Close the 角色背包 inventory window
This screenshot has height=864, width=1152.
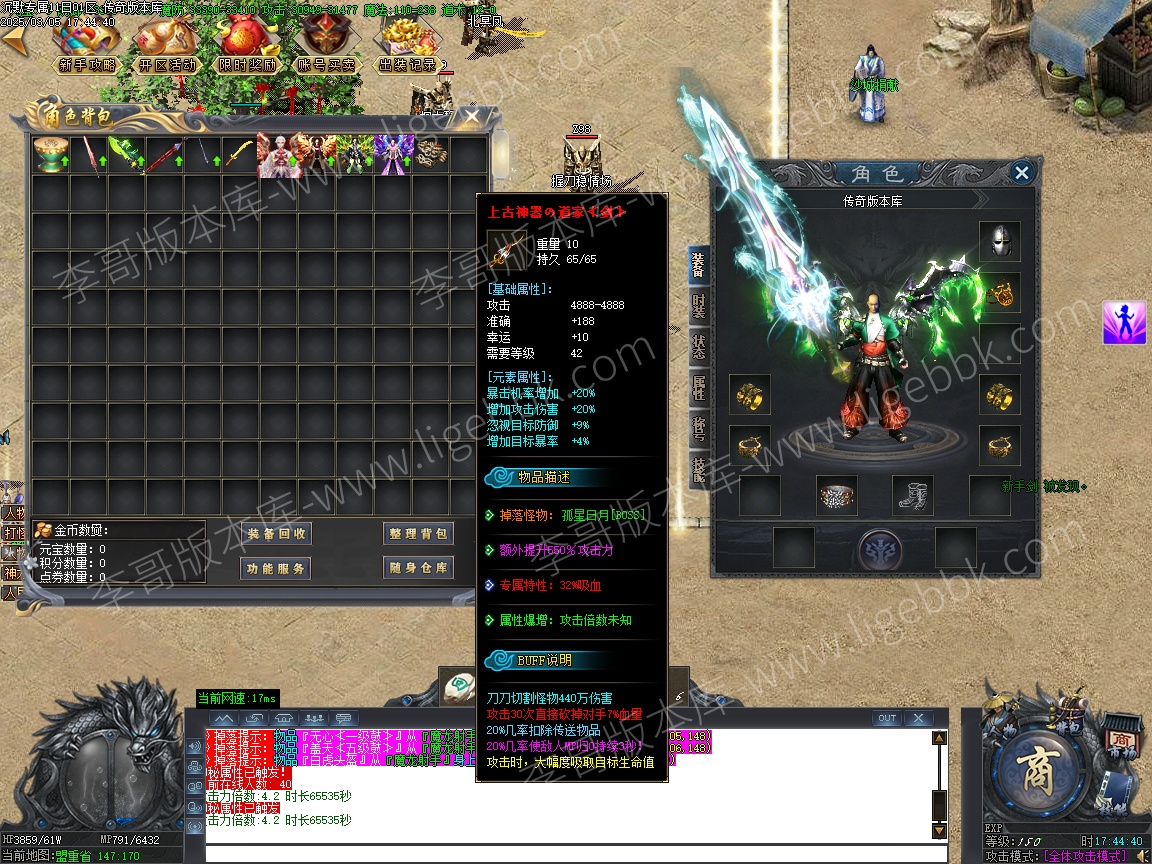pos(472,117)
